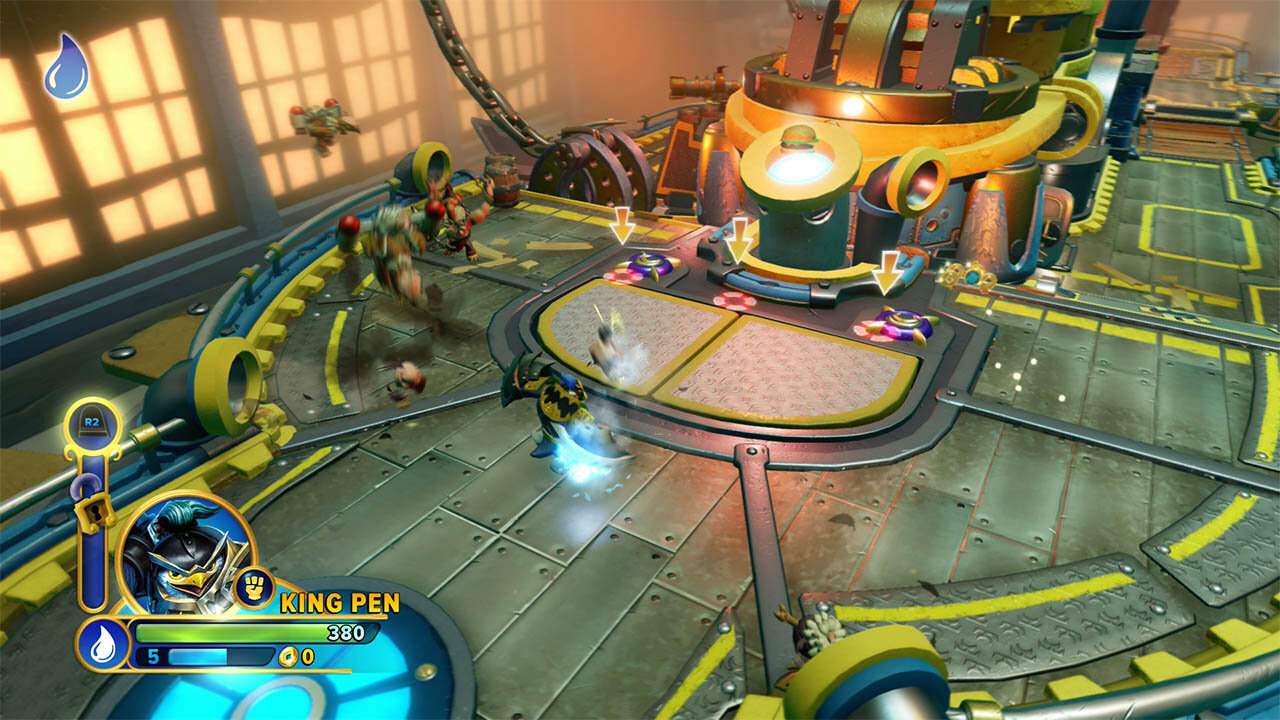Click the blue water drop icon in the screen corner
This screenshot has height=720, width=1280.
point(66,67)
